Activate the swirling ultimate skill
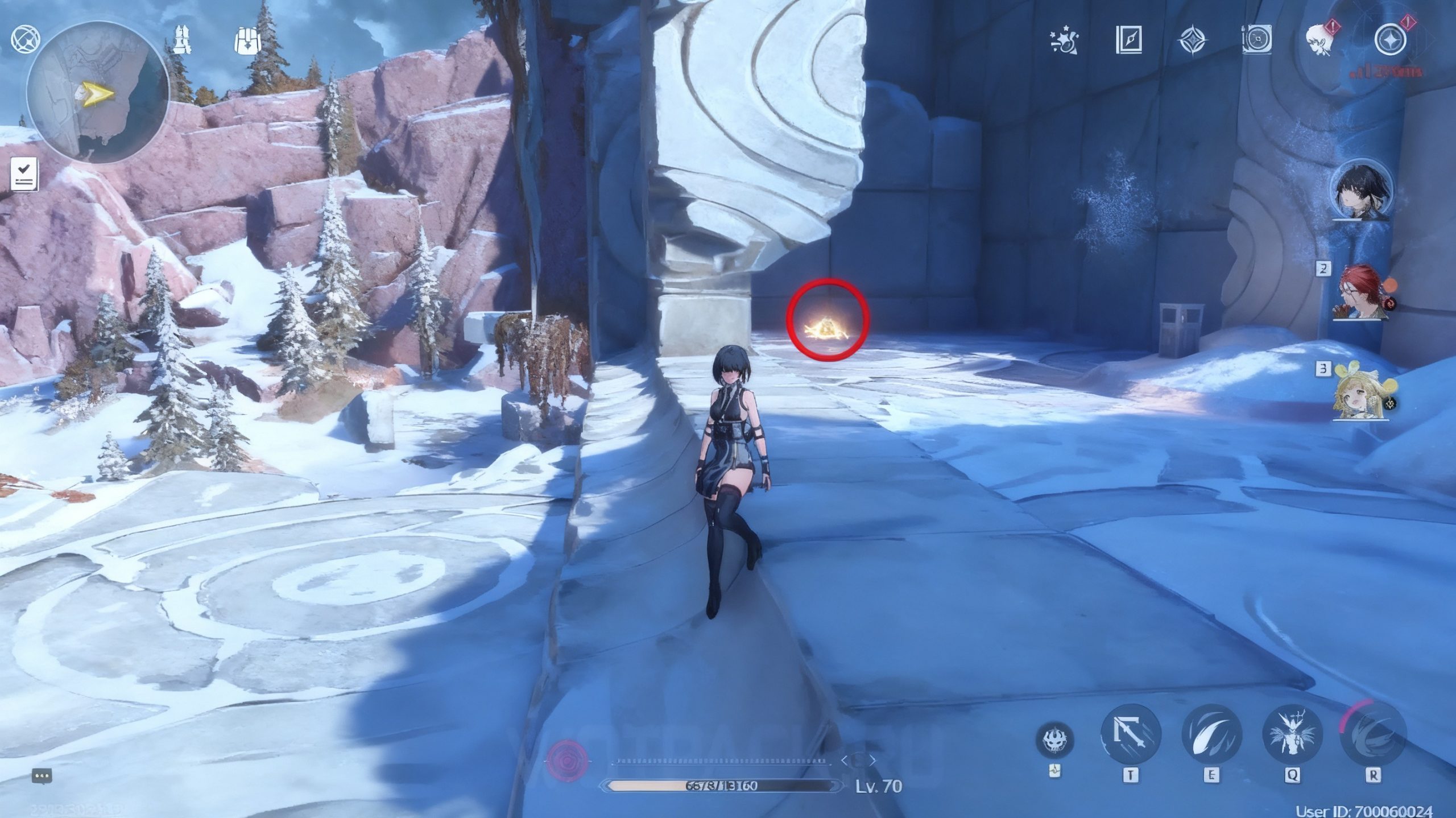Image resolution: width=1456 pixels, height=818 pixels. [x=1372, y=734]
